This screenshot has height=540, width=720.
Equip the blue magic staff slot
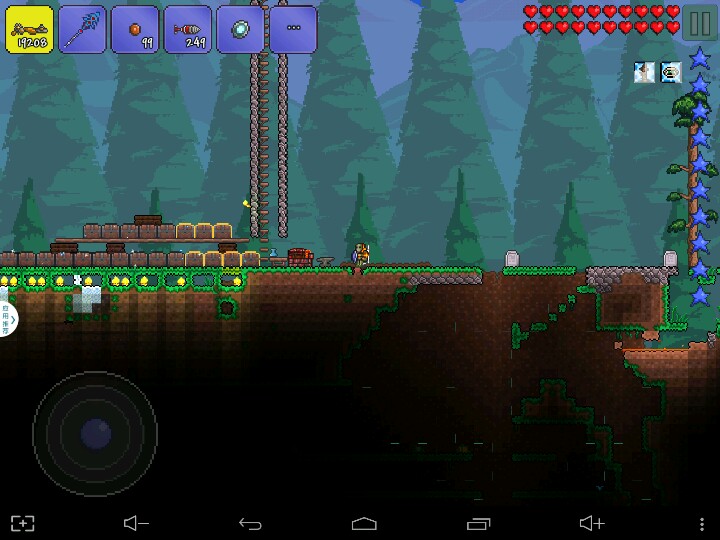click(x=82, y=29)
